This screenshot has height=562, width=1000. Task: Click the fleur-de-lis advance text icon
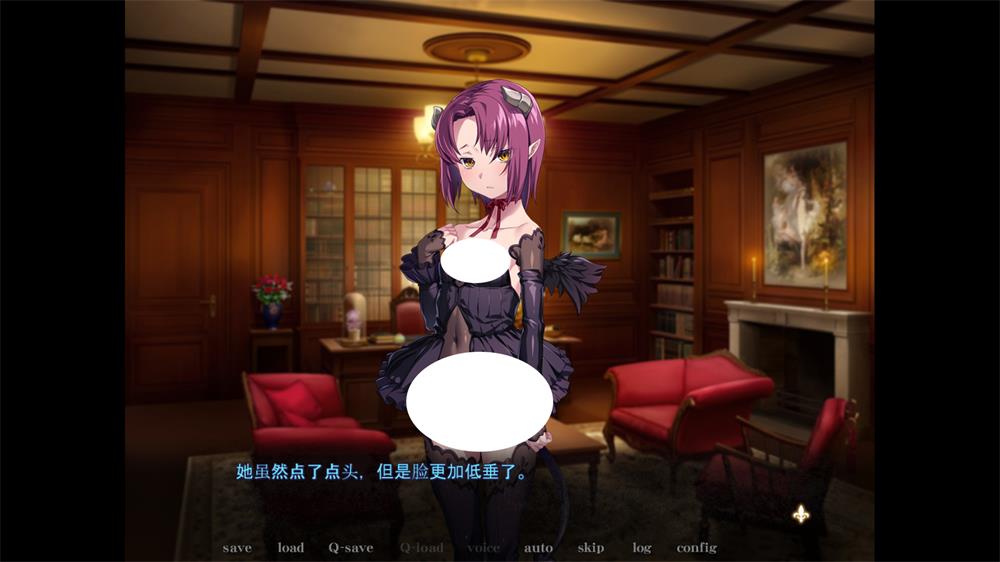[x=801, y=514]
